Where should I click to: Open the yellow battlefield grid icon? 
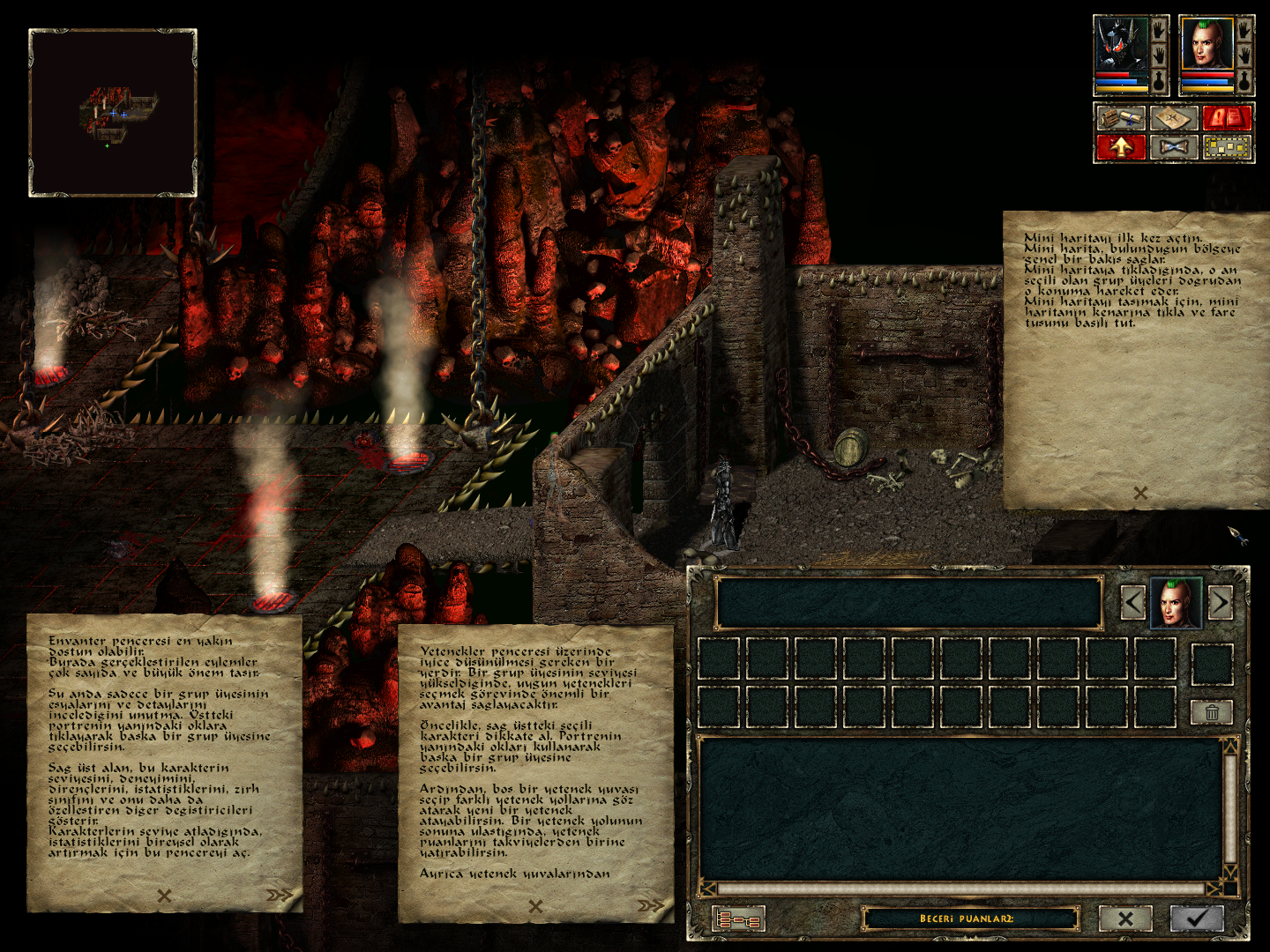tap(1226, 147)
